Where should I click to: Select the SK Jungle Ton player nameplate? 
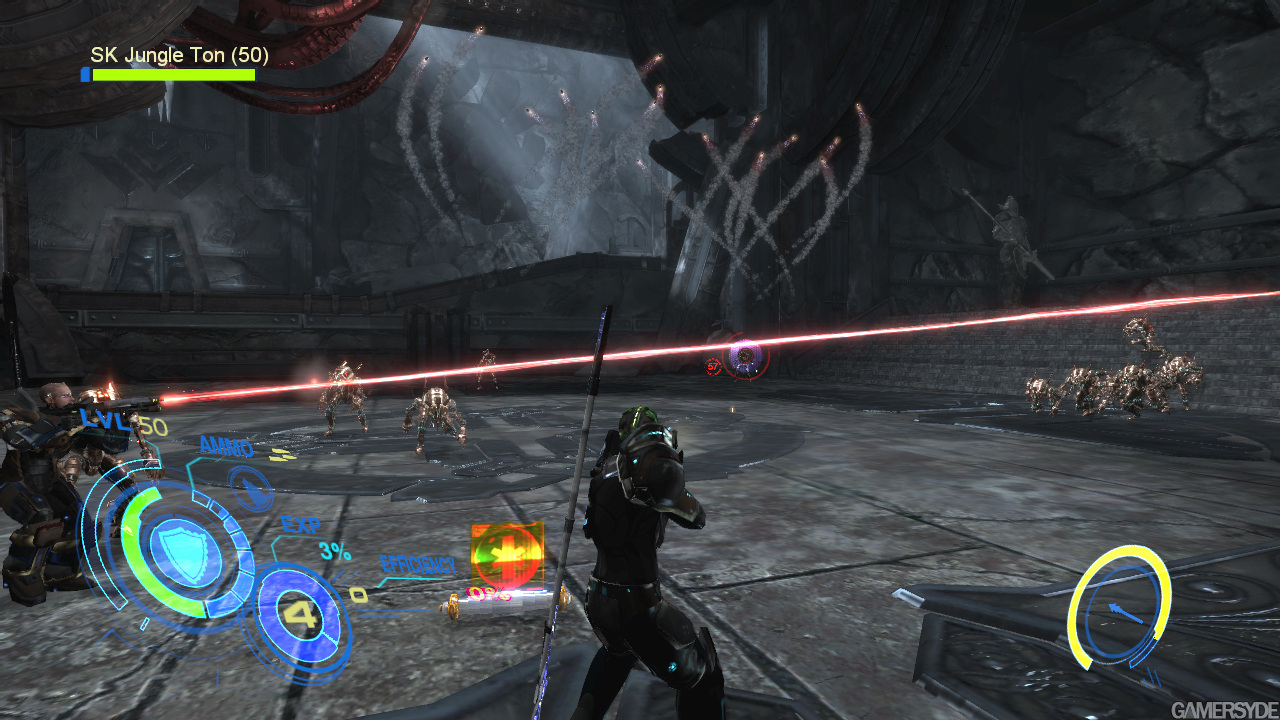coord(179,55)
